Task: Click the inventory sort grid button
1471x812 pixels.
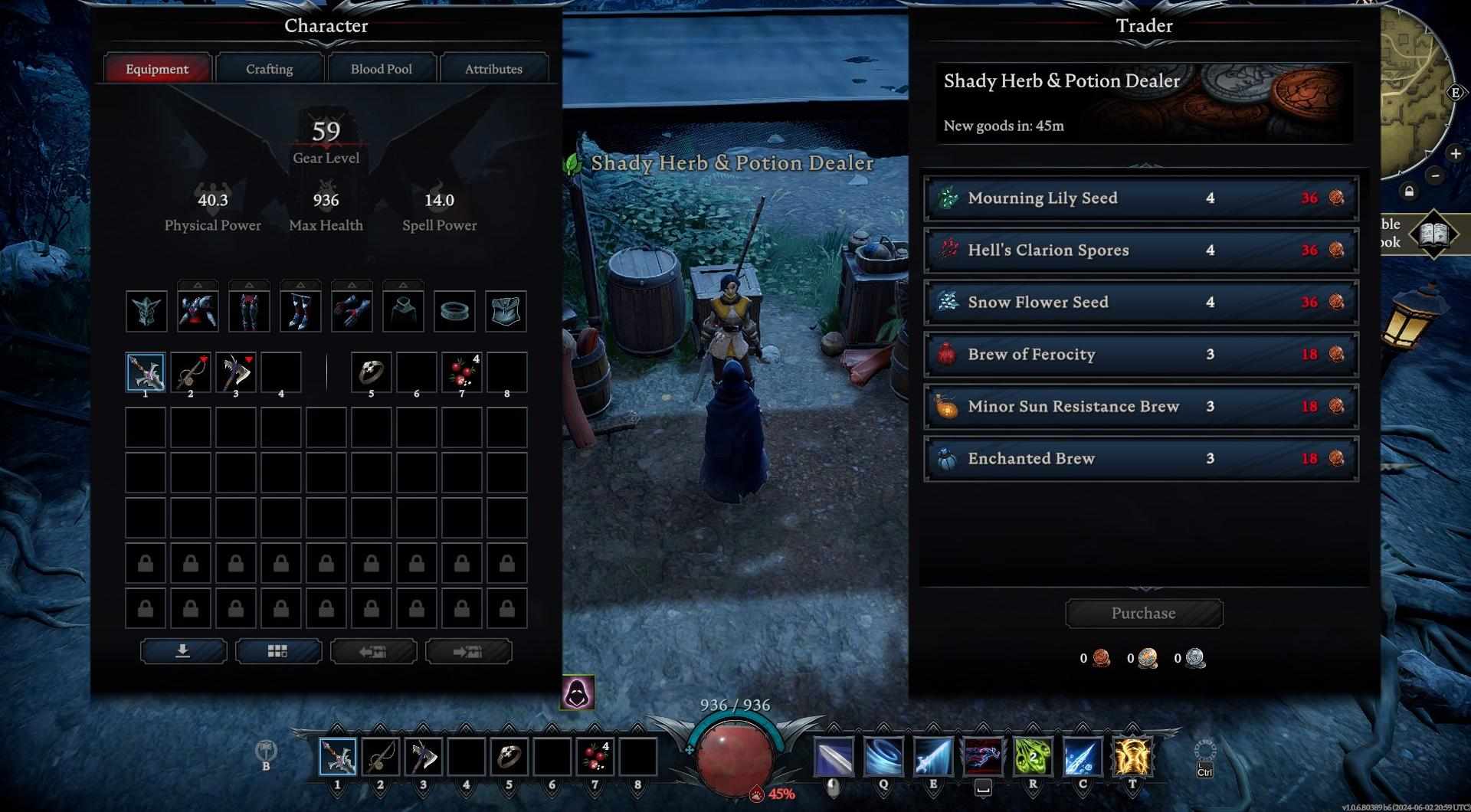Action: (278, 651)
